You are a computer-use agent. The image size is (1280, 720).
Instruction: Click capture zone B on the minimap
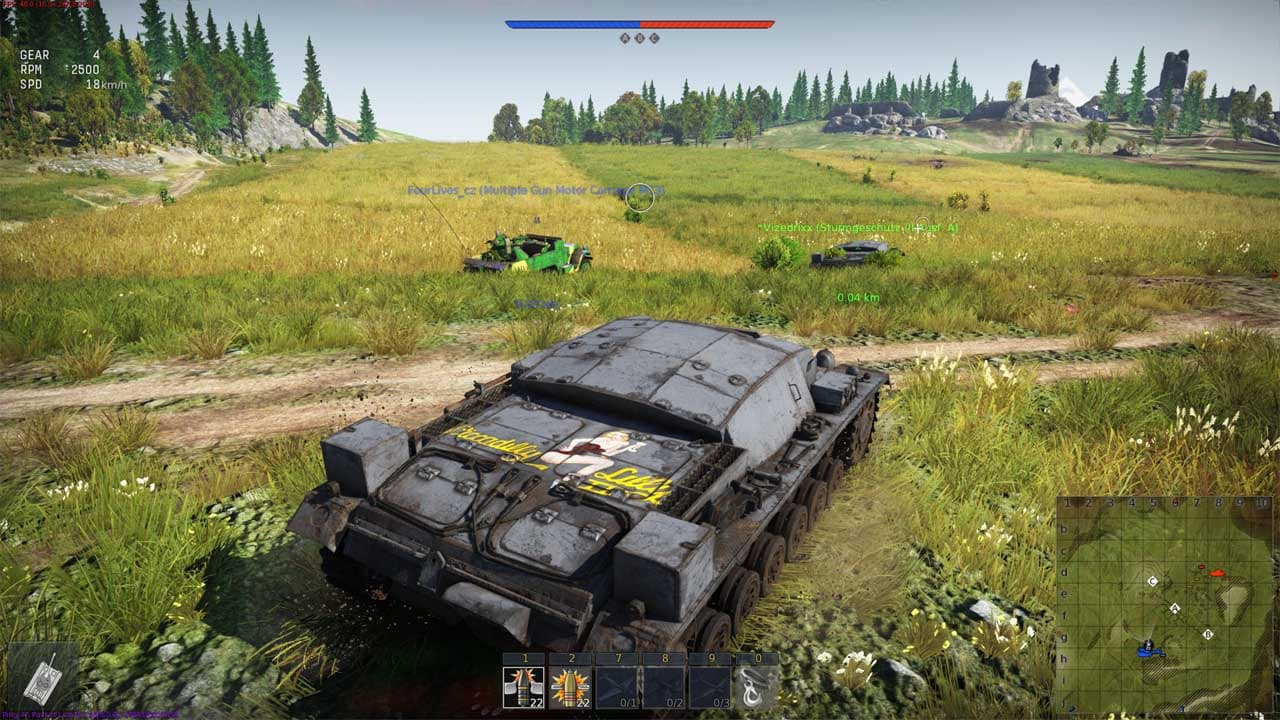pyautogui.click(x=1208, y=634)
